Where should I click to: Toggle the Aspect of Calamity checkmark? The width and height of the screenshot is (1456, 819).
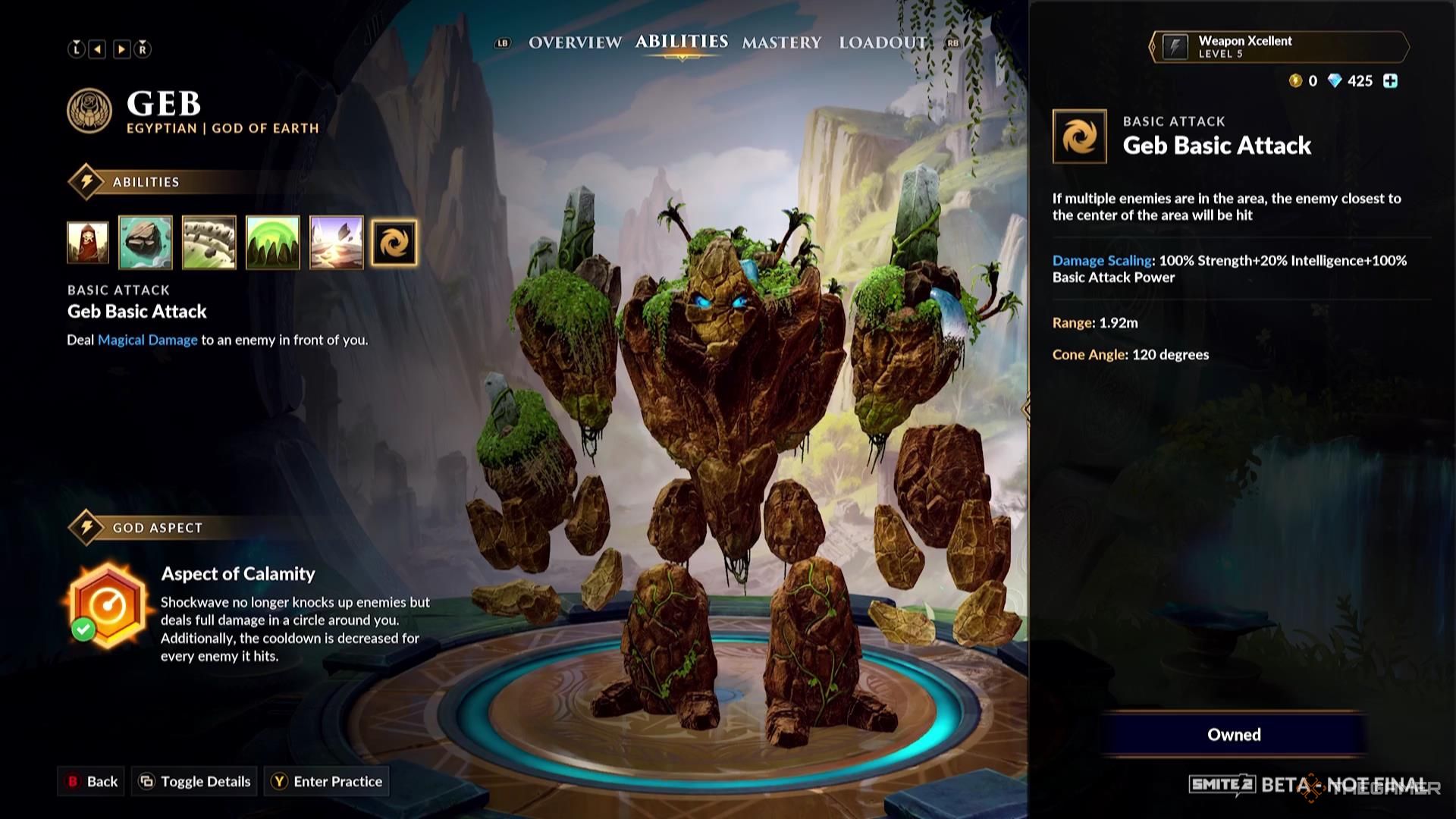pos(83,629)
